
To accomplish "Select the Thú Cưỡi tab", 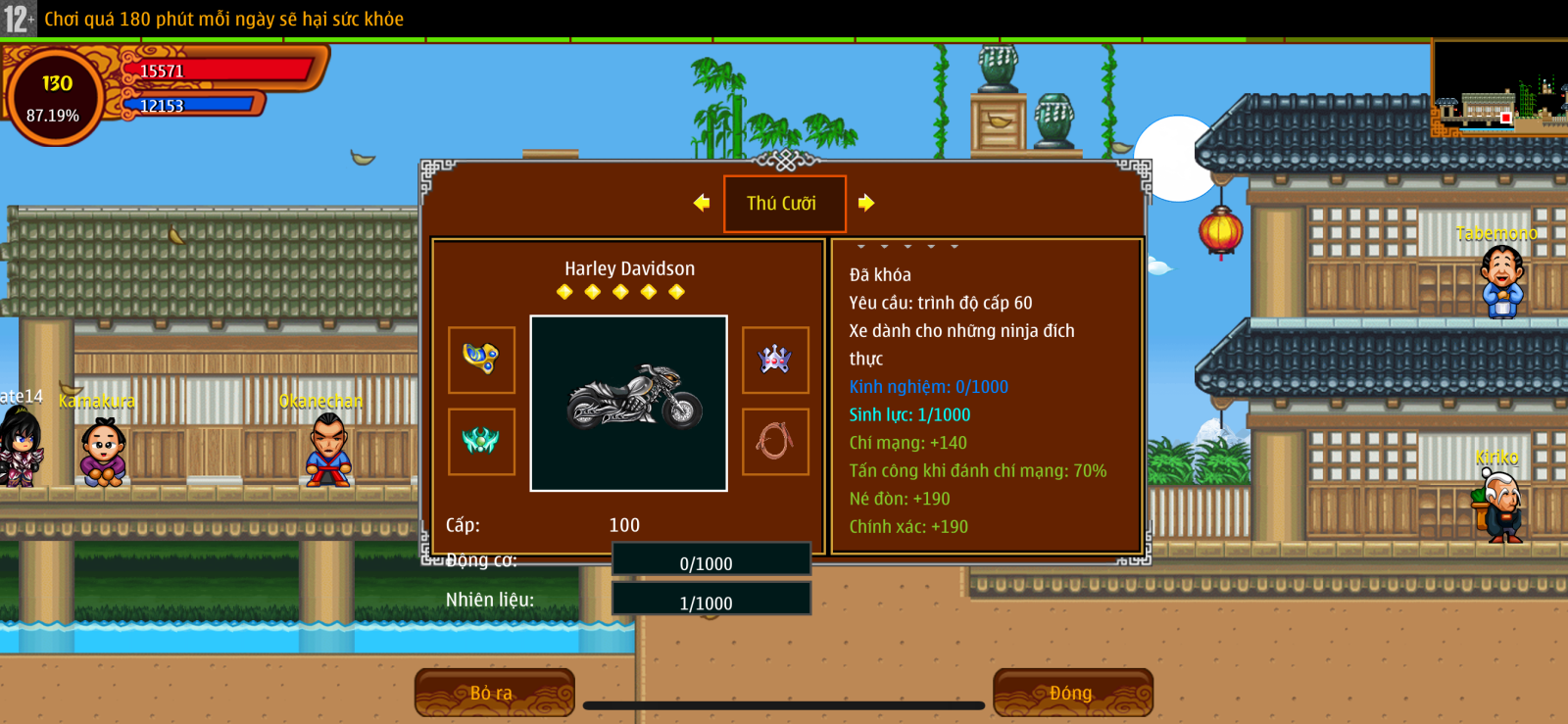I will 784,204.
